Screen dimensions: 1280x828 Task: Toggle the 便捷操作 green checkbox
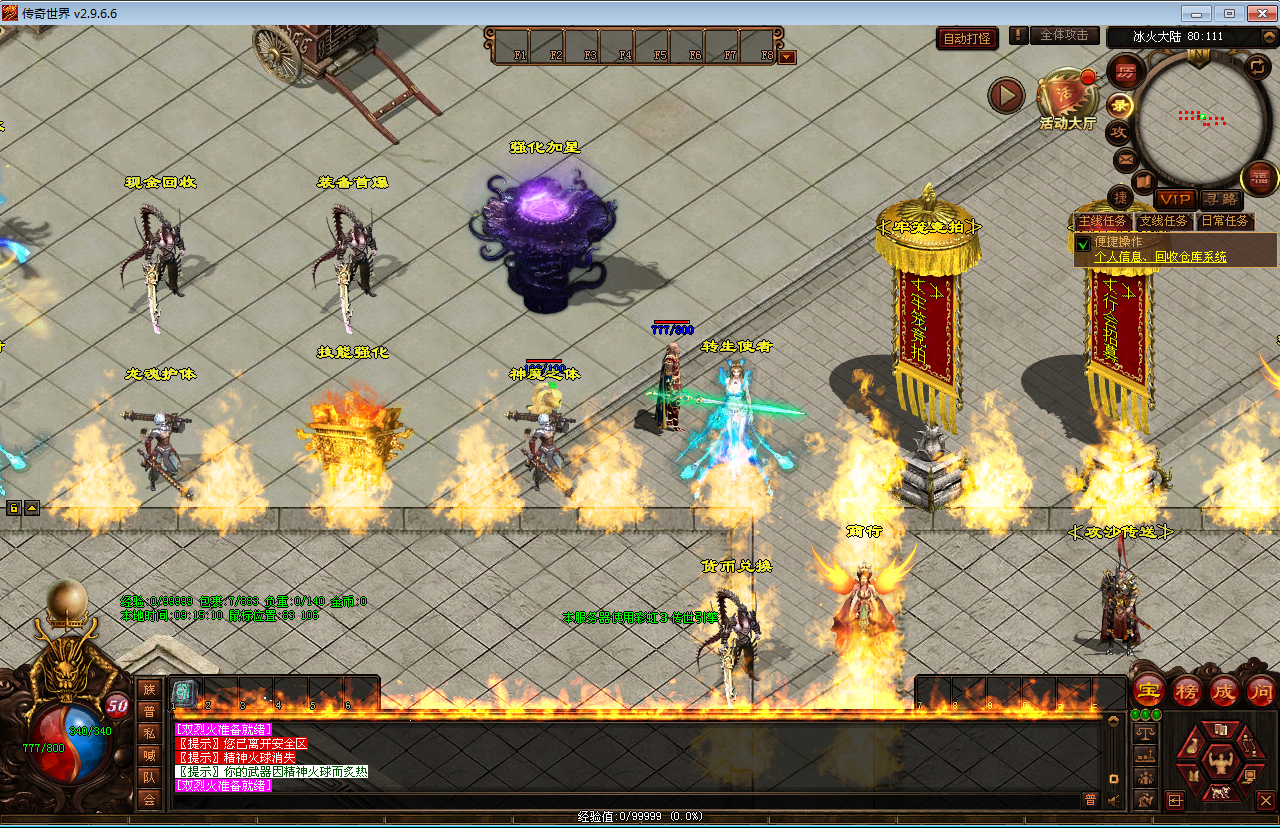pos(1083,243)
